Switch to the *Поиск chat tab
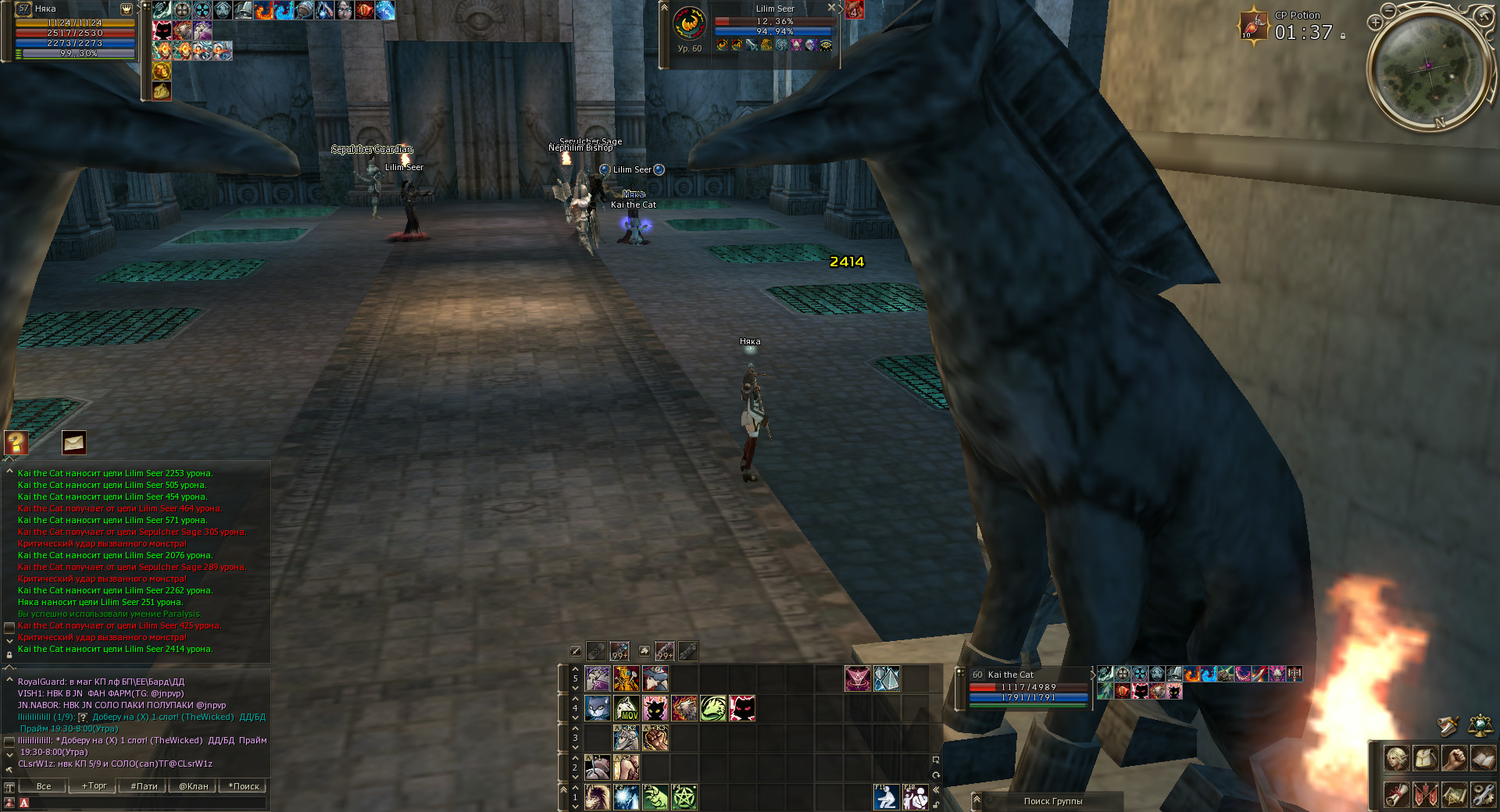 coord(244,786)
